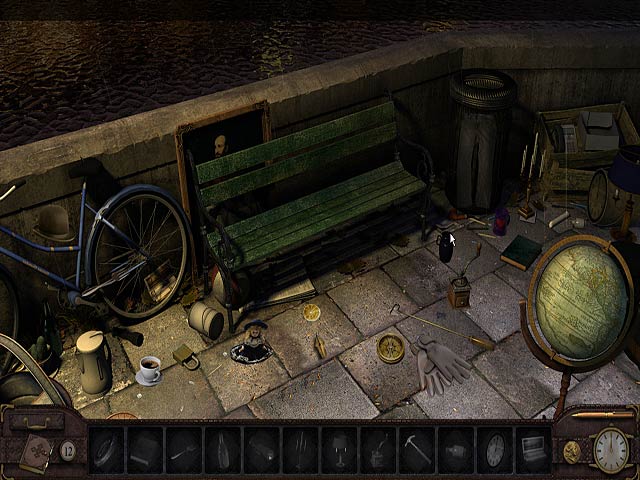Click the suitcase icon in the left panel
Screen dimensions: 640x480
[x=34, y=421]
